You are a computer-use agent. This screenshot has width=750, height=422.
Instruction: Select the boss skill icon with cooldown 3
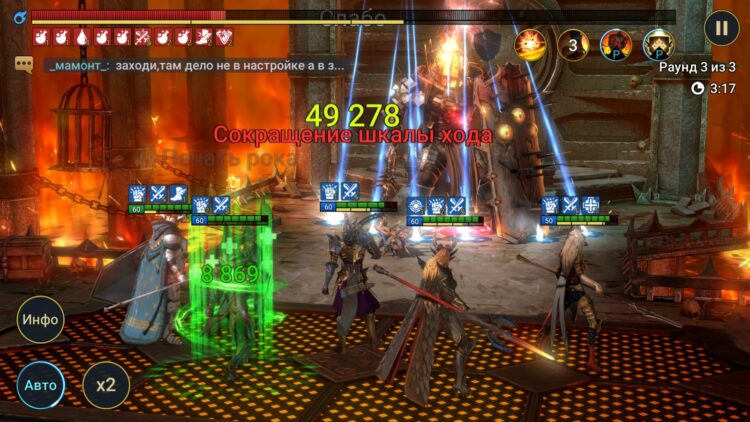pos(573,45)
